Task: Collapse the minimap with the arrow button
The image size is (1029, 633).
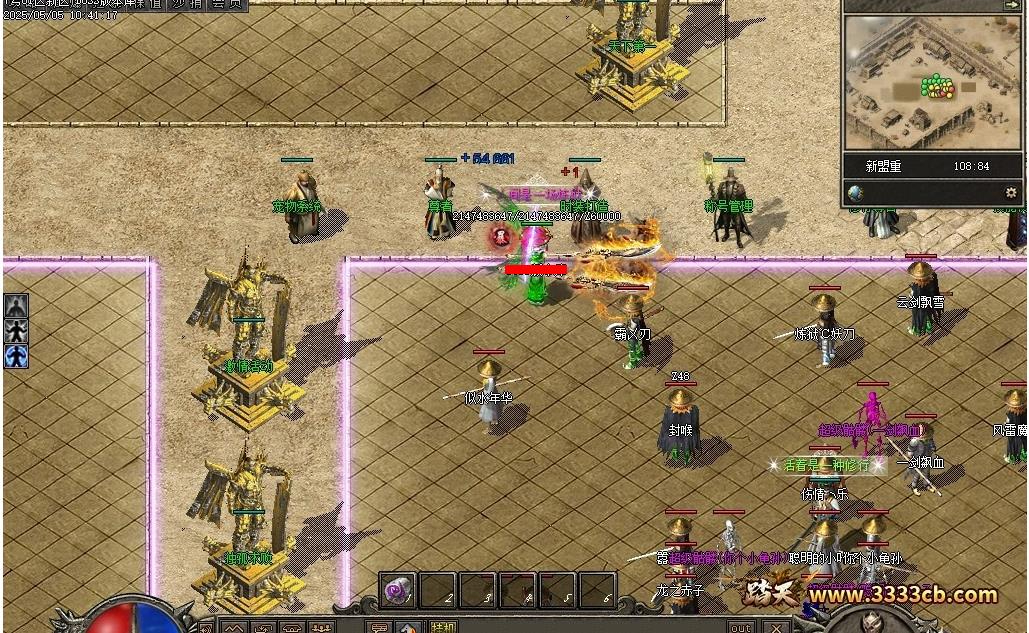Action: coord(1011,5)
